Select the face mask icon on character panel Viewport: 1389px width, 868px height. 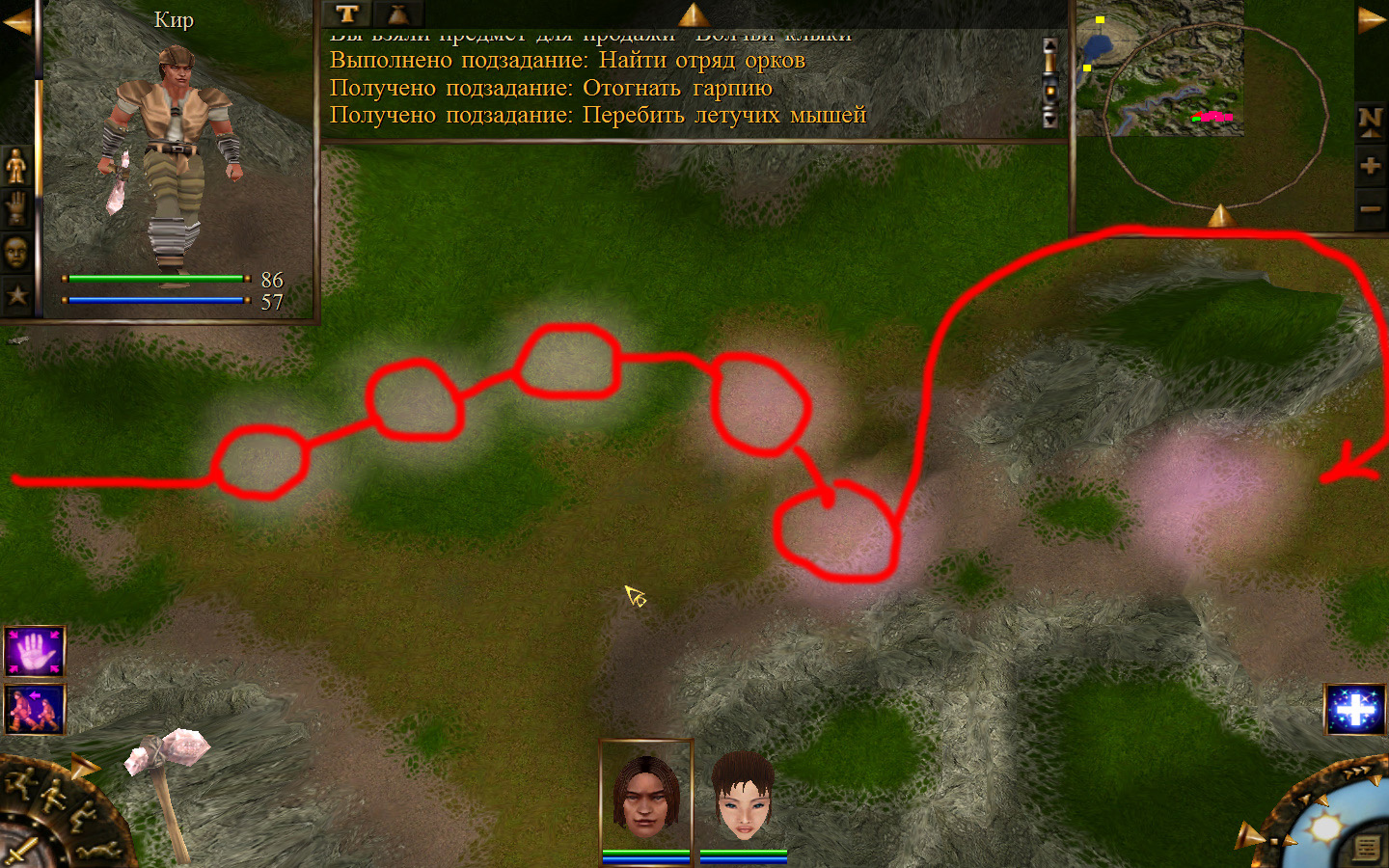coord(16,252)
